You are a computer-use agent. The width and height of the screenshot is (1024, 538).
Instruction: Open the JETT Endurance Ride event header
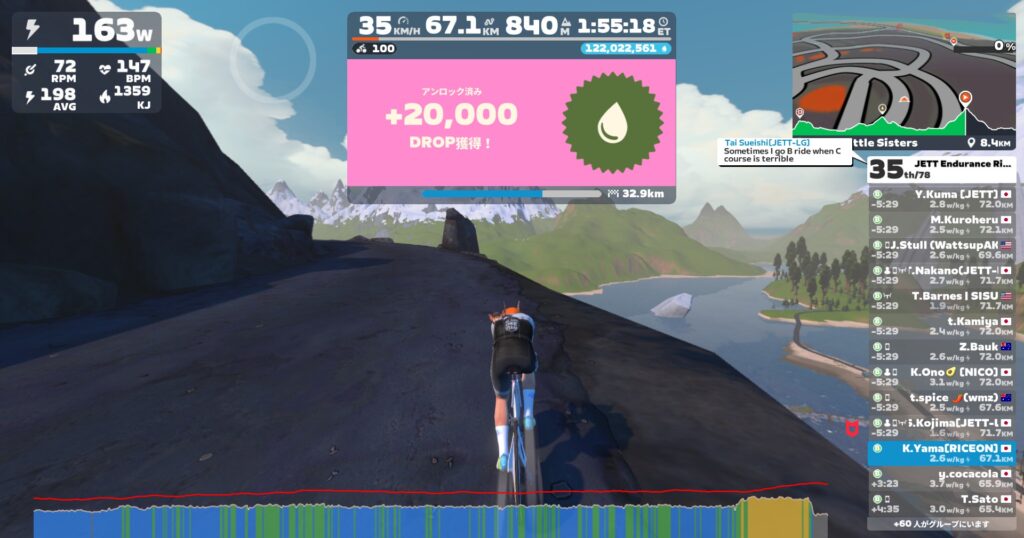(942, 168)
